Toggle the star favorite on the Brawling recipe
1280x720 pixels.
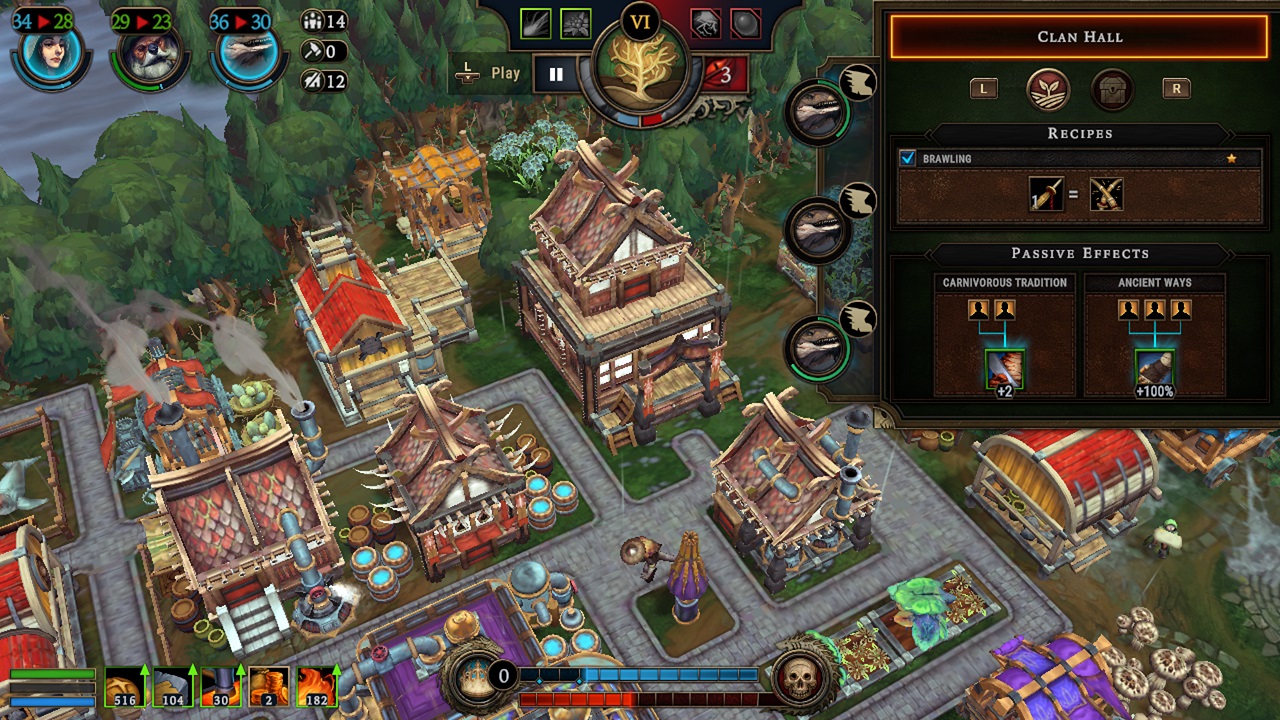[x=1233, y=158]
